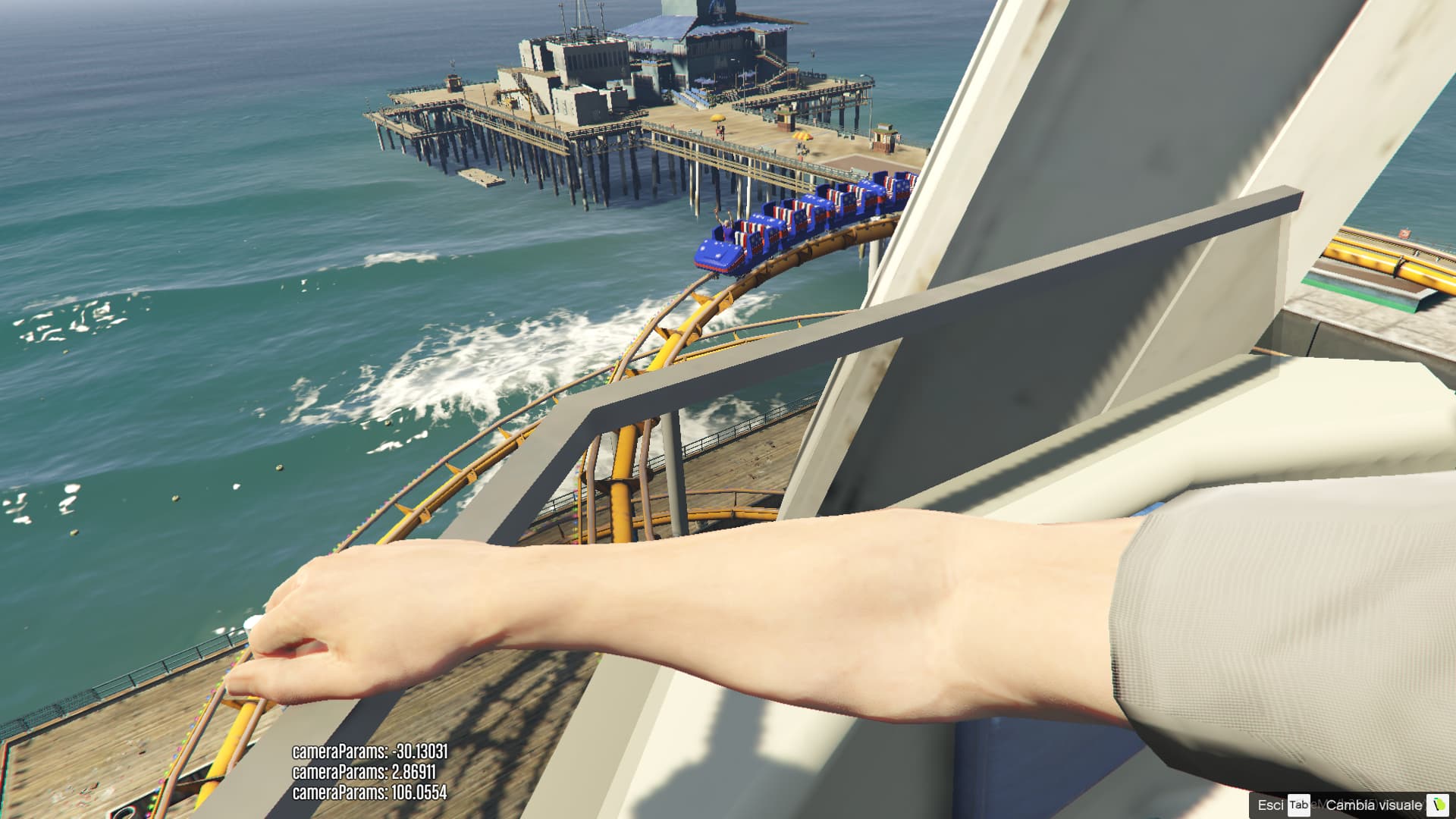Click the blue roller coaster front car
1456x819 pixels.
tap(715, 253)
